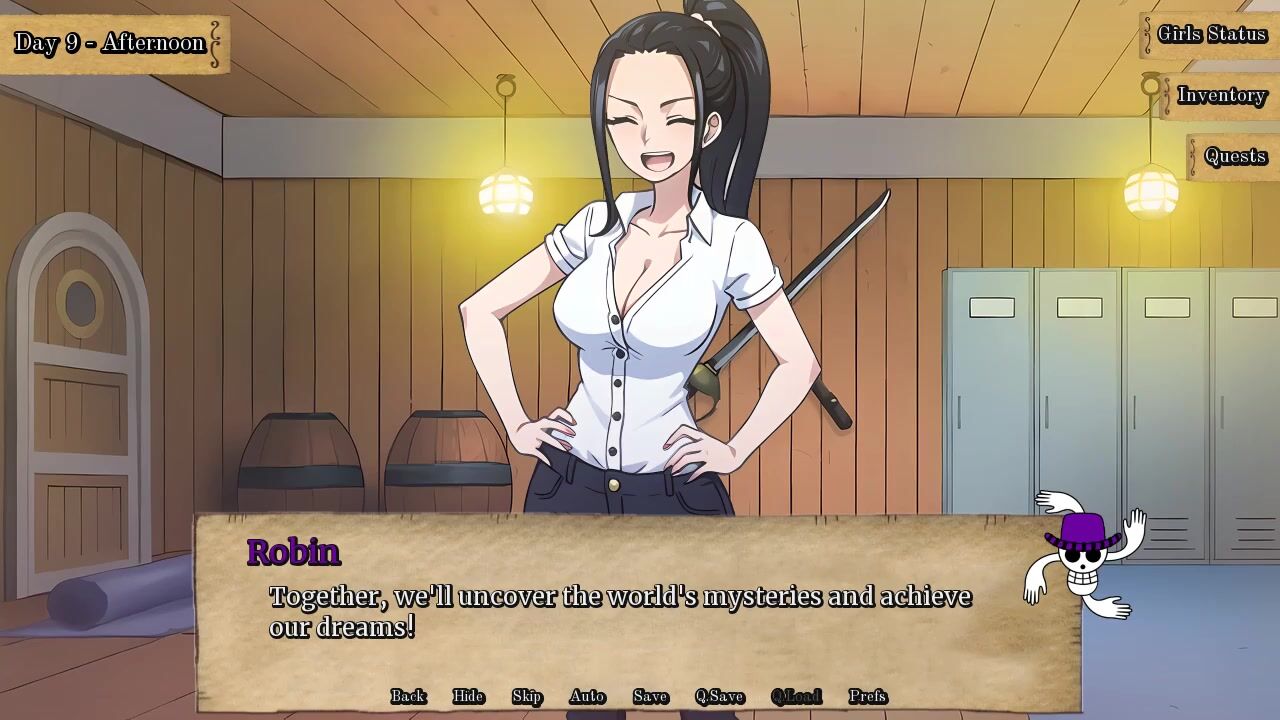Open the Save menu
The height and width of the screenshot is (720, 1280).
point(650,697)
